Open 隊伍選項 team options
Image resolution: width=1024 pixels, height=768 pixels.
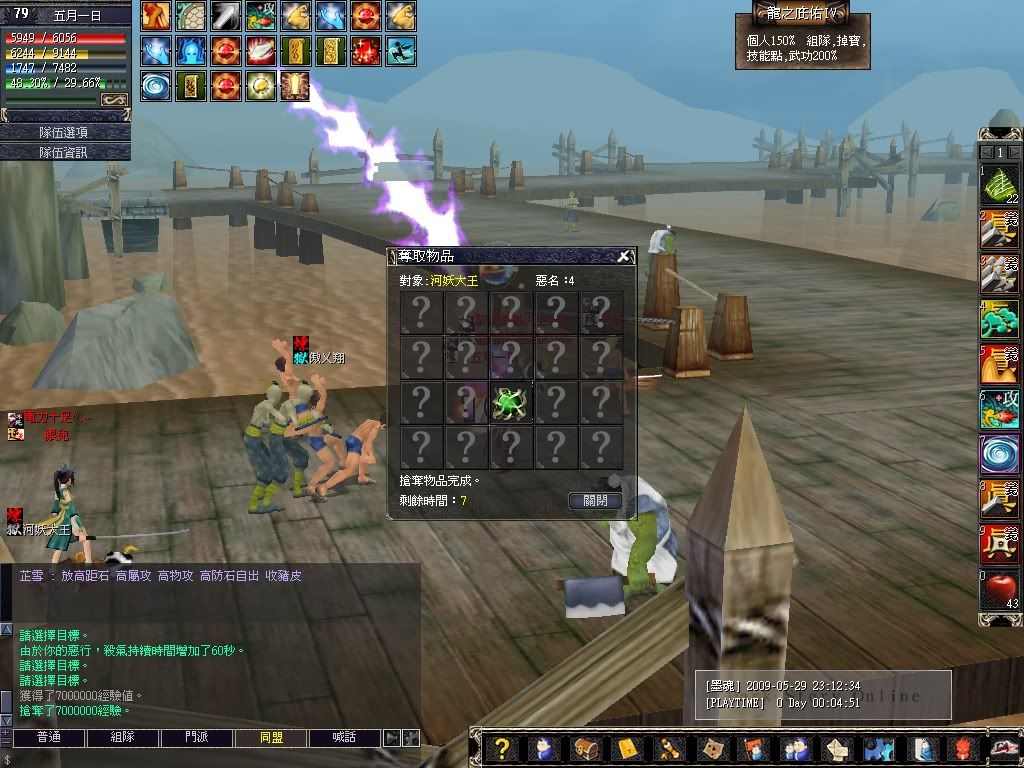64,132
